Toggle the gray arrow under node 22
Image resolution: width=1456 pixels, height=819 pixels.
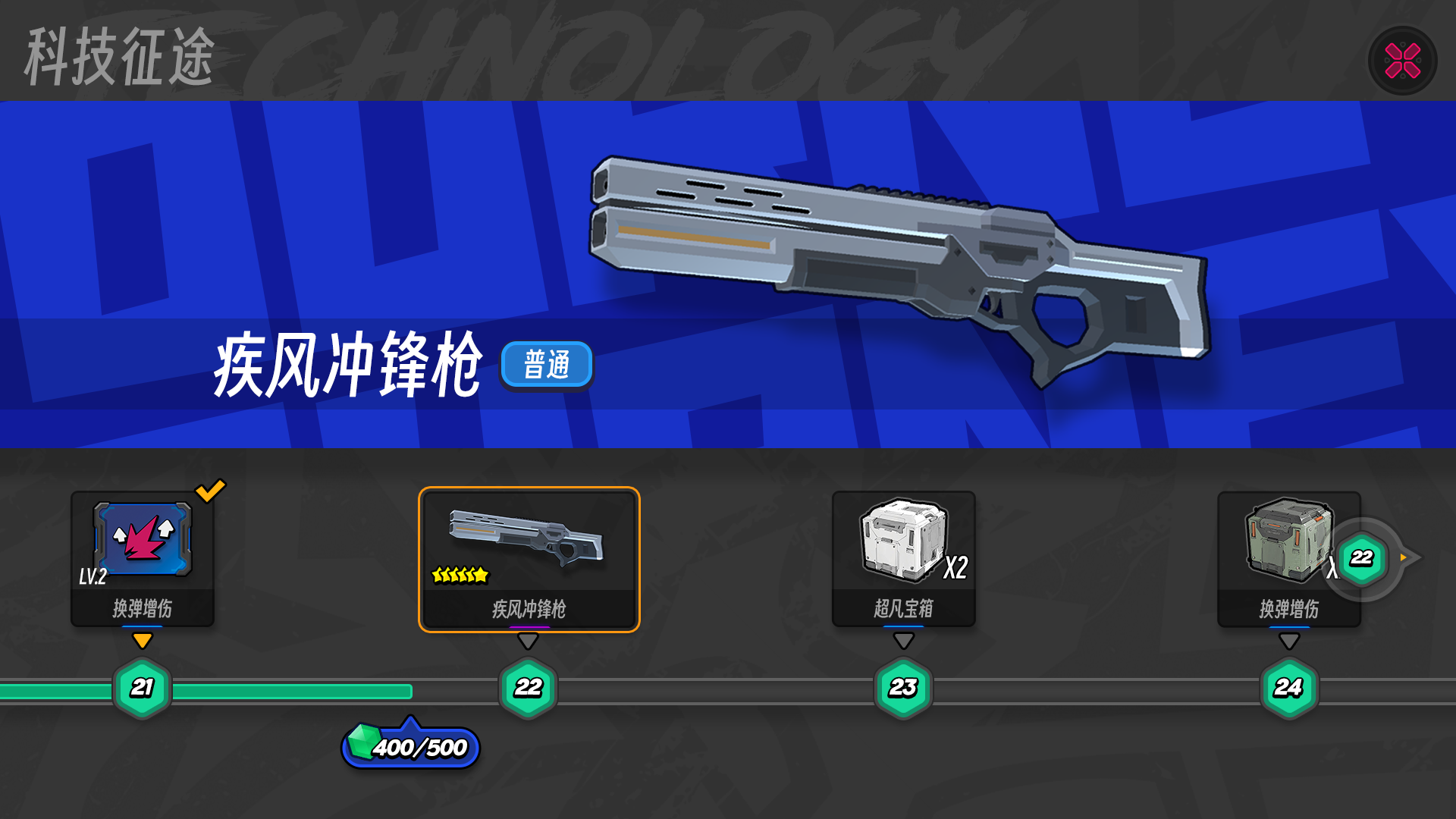[529, 641]
